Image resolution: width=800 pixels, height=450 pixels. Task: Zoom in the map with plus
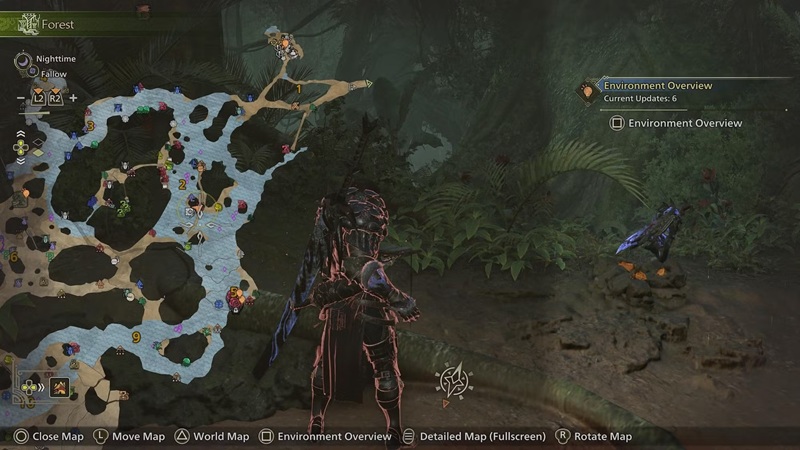pos(73,98)
